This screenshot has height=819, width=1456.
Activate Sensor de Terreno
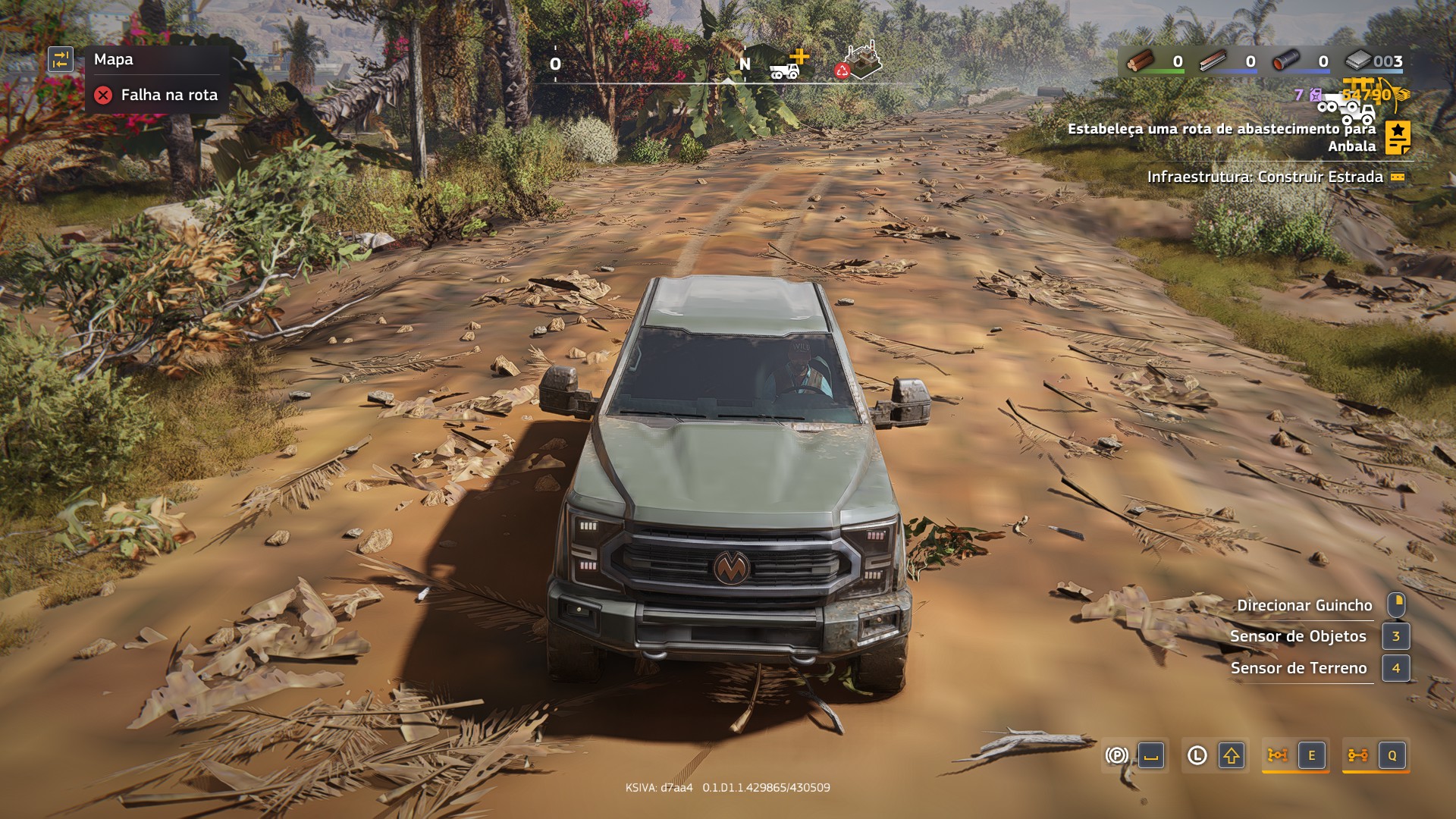tap(1396, 669)
